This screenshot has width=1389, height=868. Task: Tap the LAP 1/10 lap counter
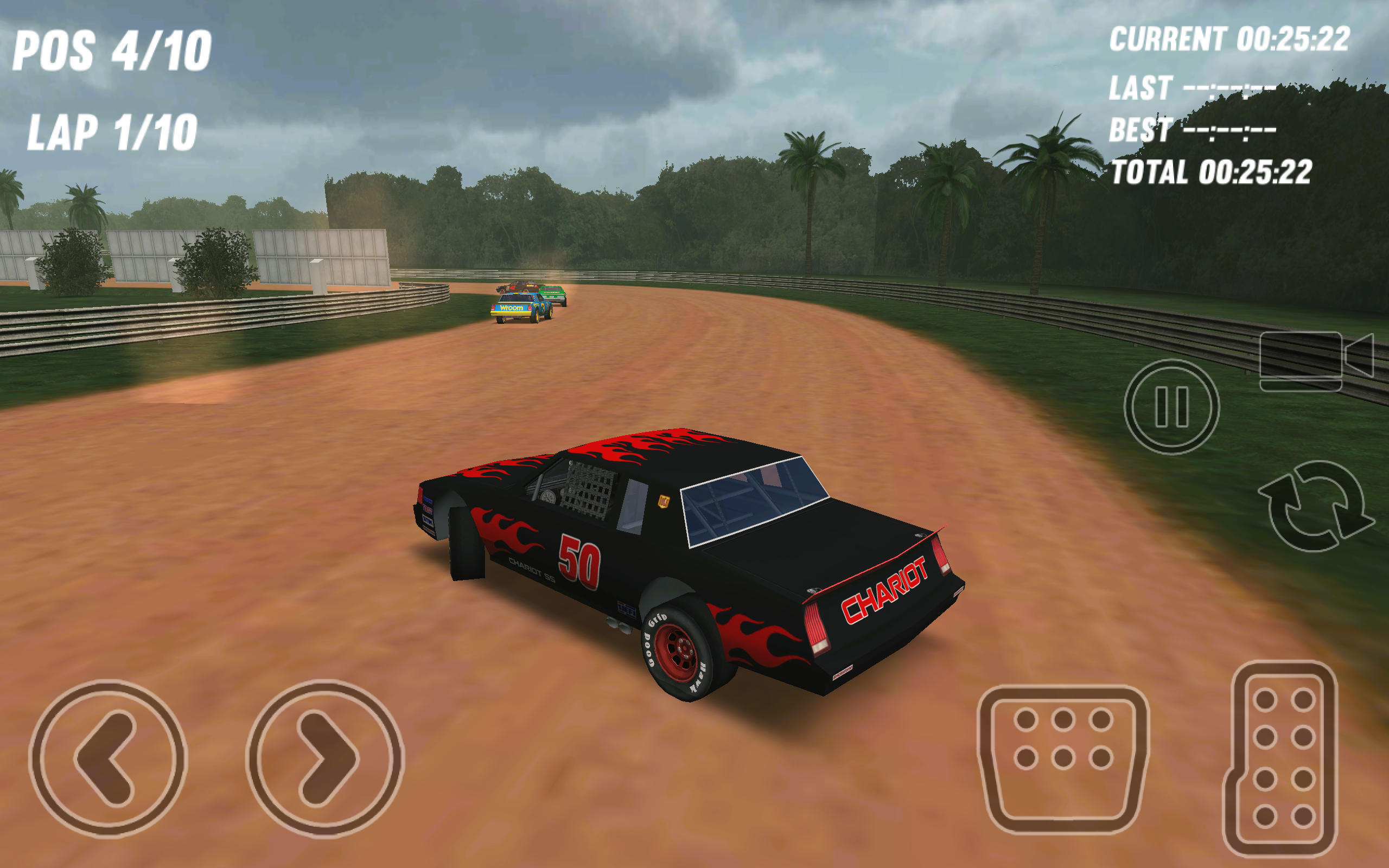coord(112,133)
